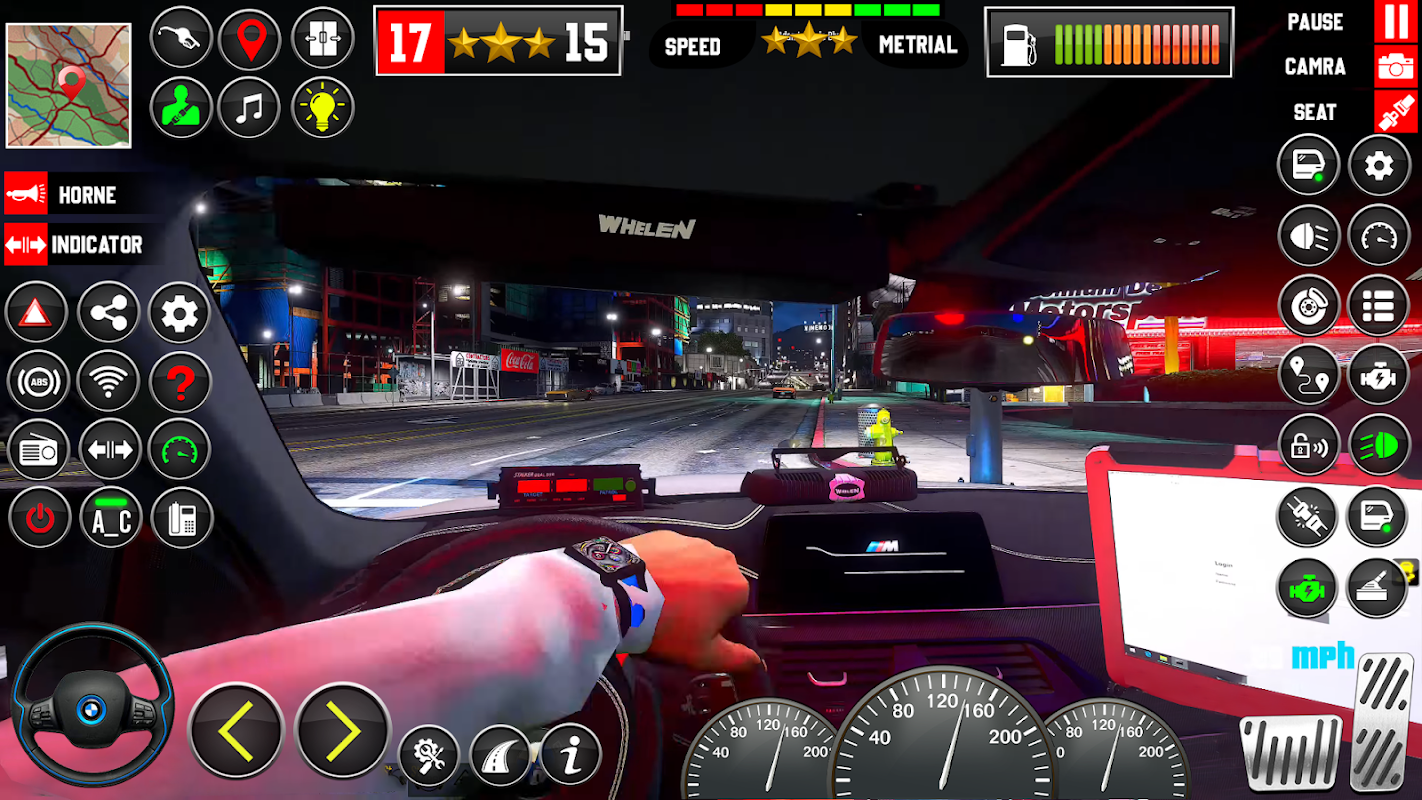Tap the fuel pump nozzle icon
1422x800 pixels.
coord(181,39)
